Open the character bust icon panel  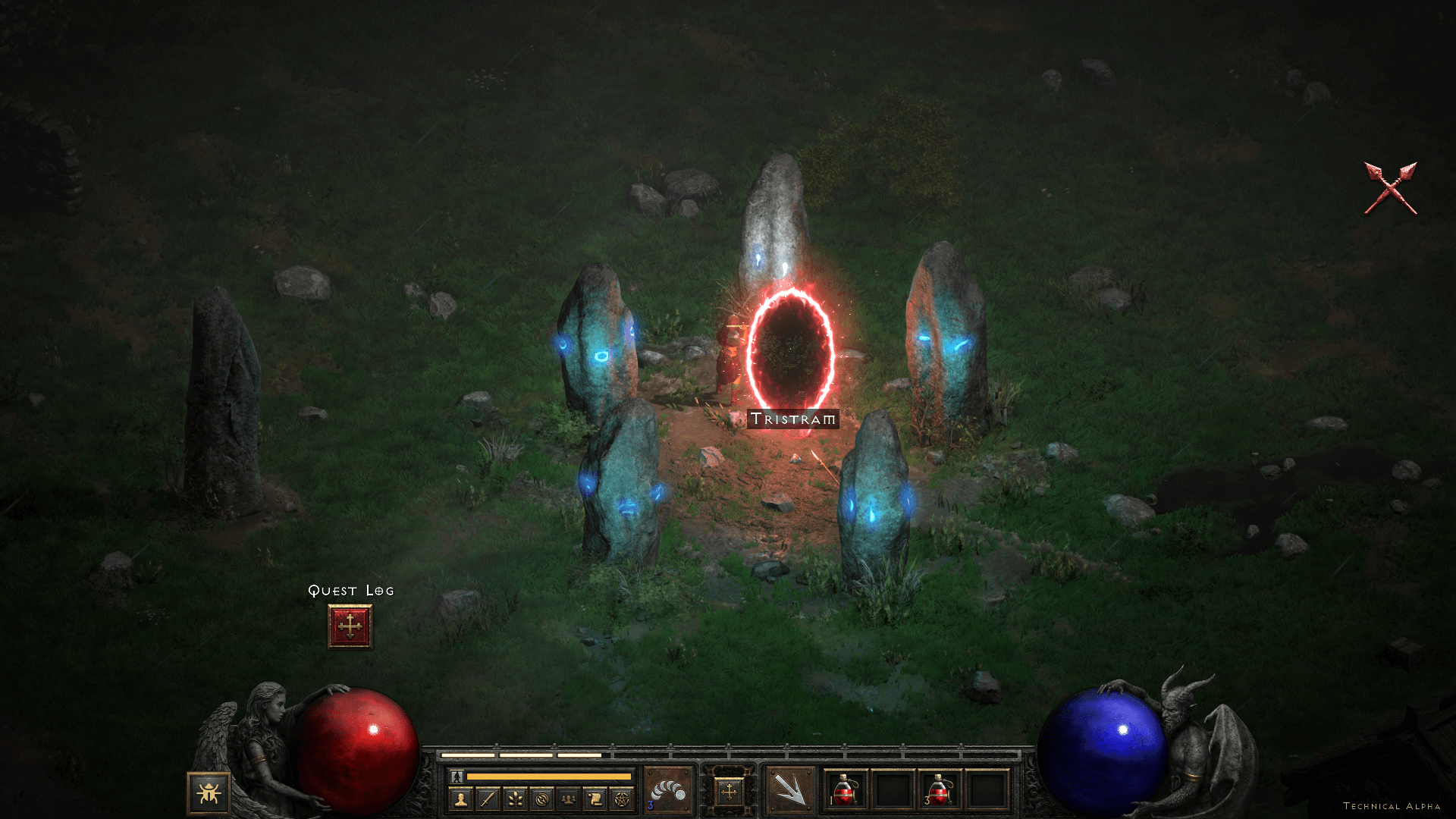click(x=461, y=799)
